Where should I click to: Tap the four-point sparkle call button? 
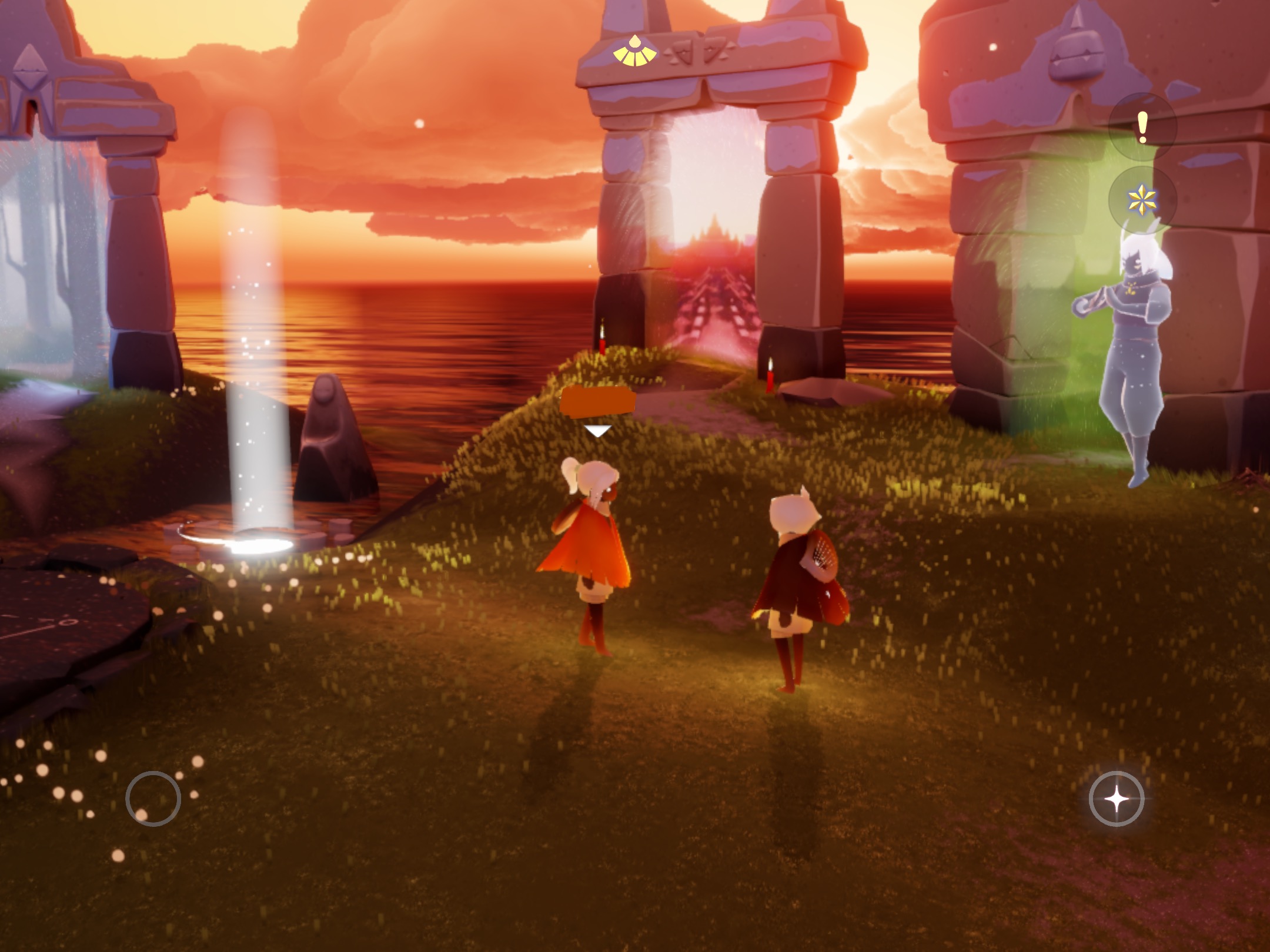[1116, 799]
